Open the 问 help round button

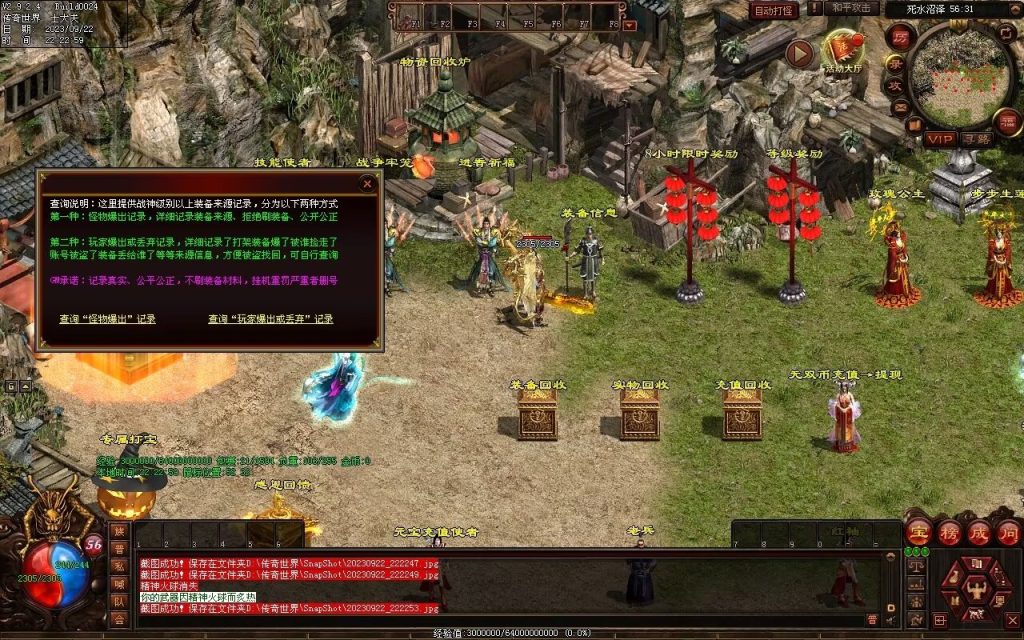click(1007, 532)
